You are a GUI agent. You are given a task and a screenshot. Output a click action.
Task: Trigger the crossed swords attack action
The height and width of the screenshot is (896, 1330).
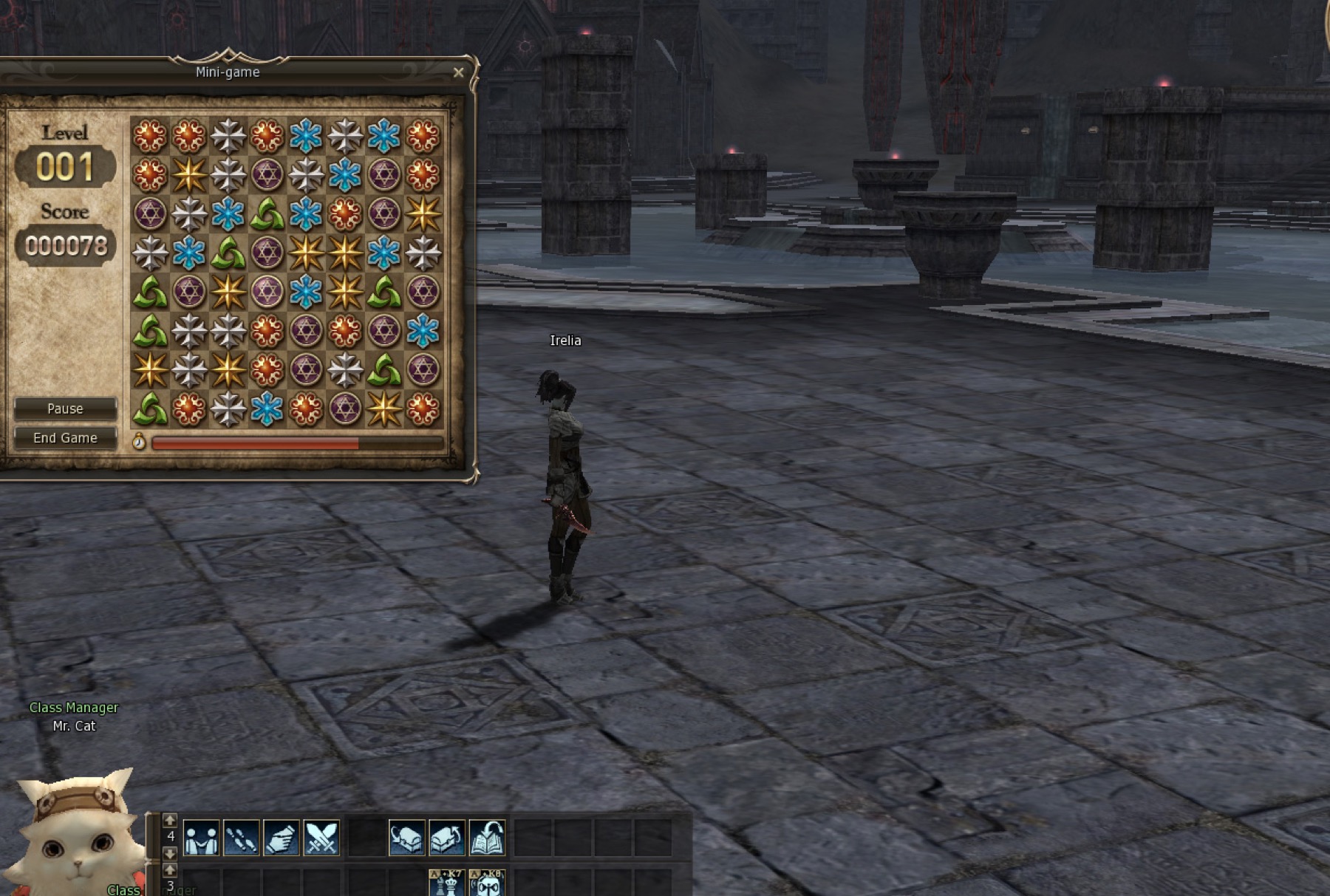click(321, 838)
